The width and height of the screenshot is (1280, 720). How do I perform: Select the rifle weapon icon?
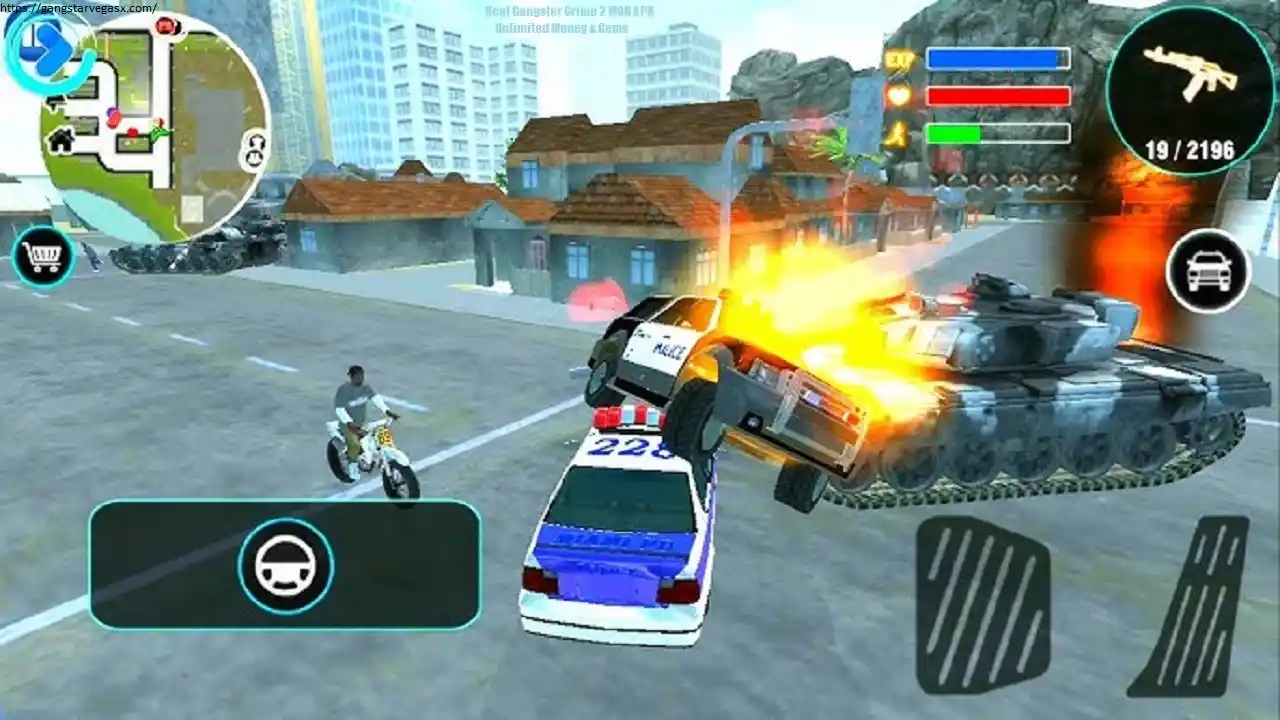coord(1190,75)
